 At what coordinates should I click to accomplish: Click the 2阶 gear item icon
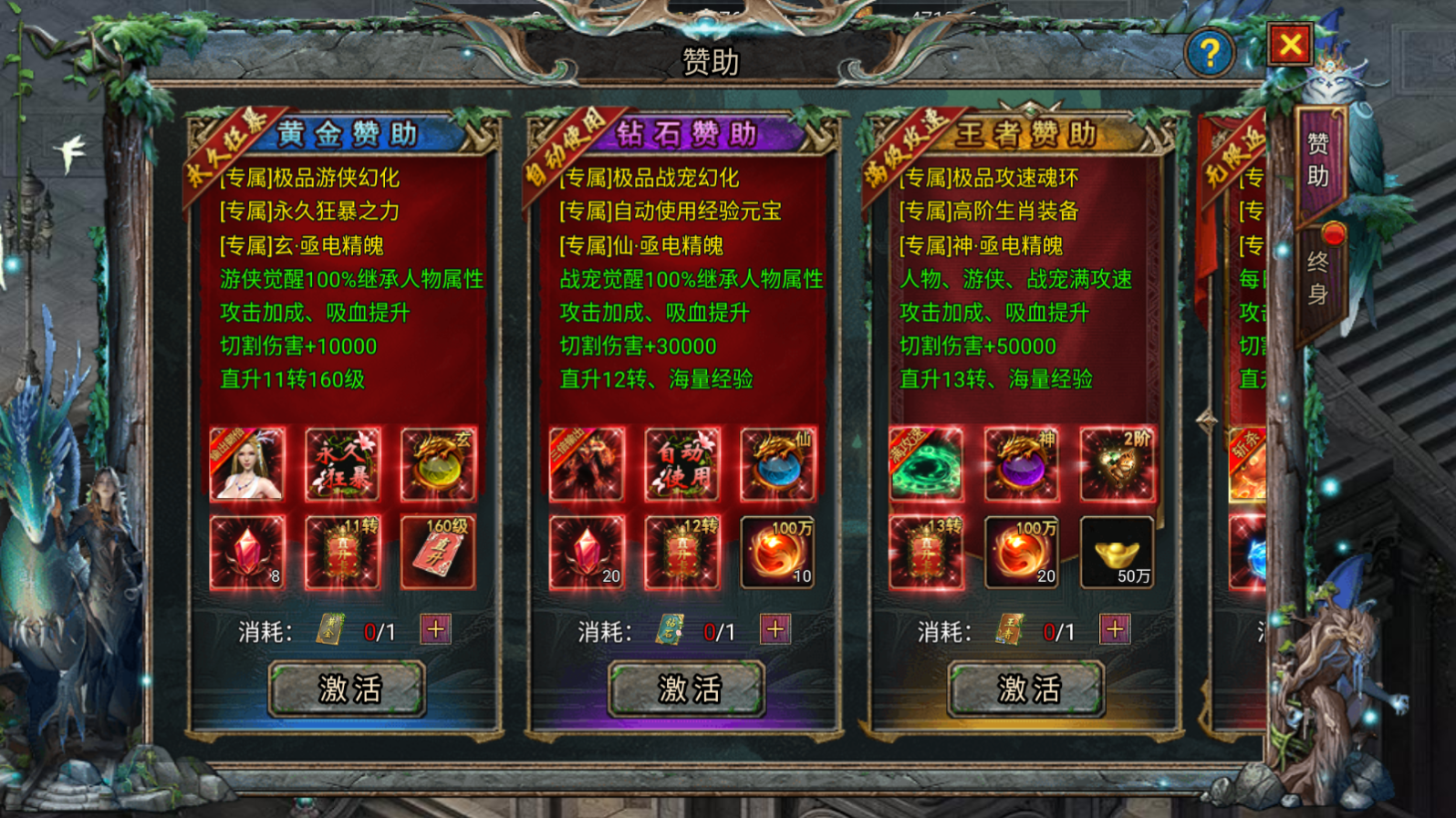pos(1117,465)
